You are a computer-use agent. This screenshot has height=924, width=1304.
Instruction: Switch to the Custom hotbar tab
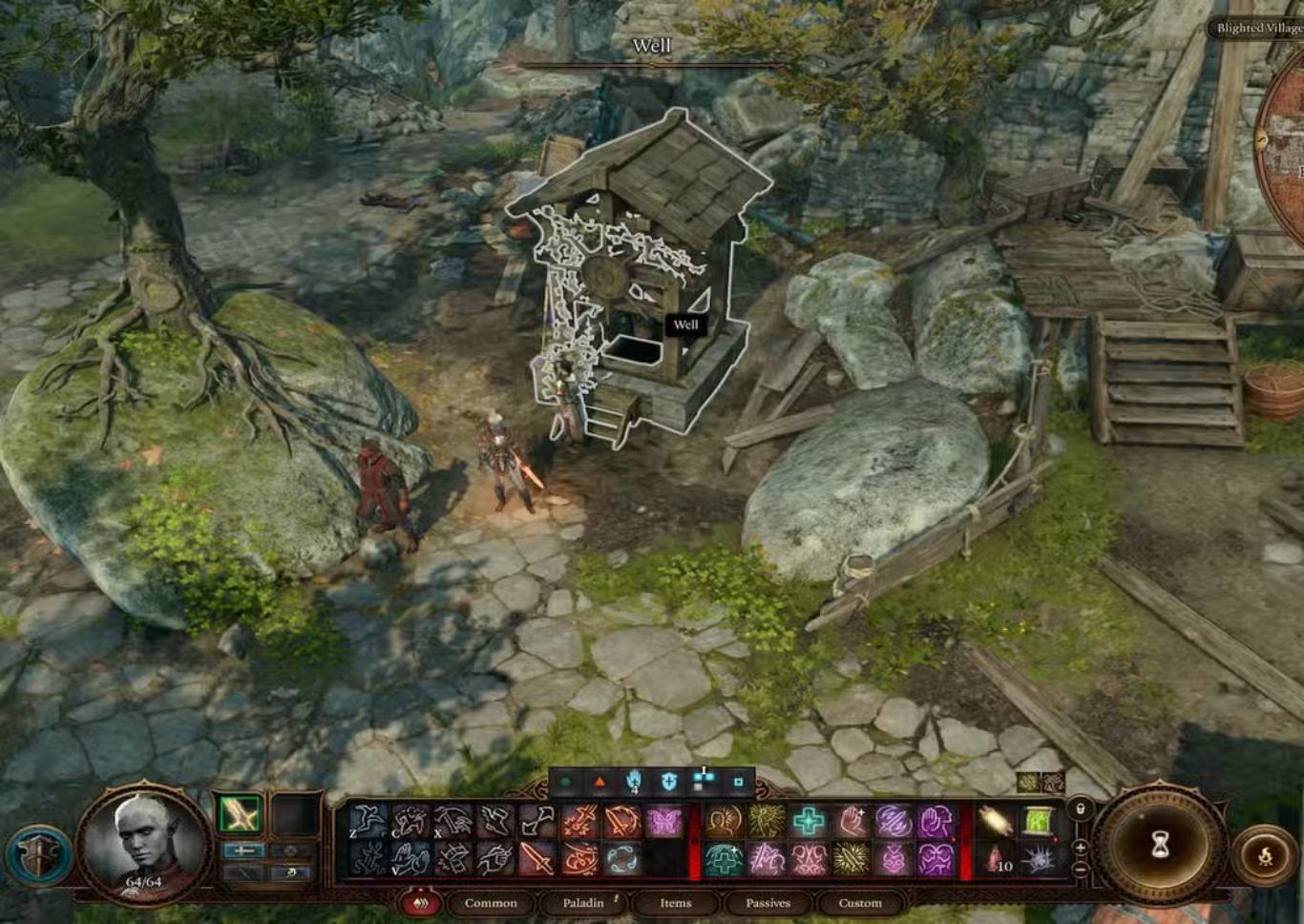860,903
